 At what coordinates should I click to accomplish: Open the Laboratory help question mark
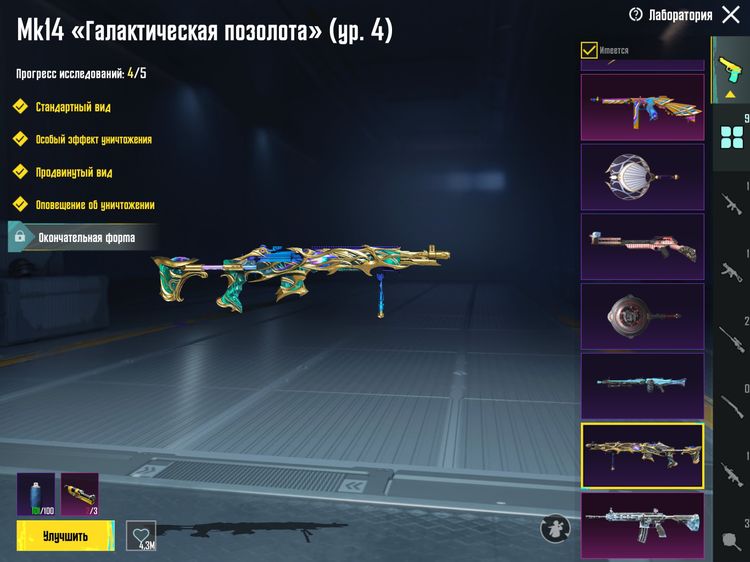(636, 15)
